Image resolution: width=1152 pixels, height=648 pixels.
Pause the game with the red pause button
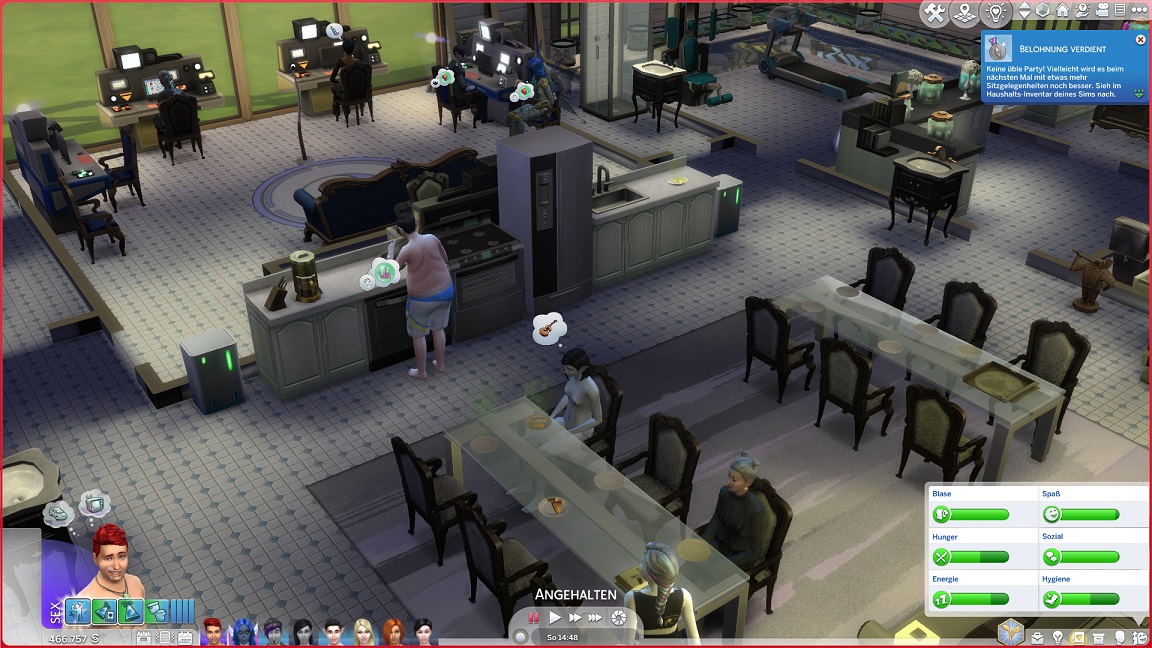click(535, 618)
